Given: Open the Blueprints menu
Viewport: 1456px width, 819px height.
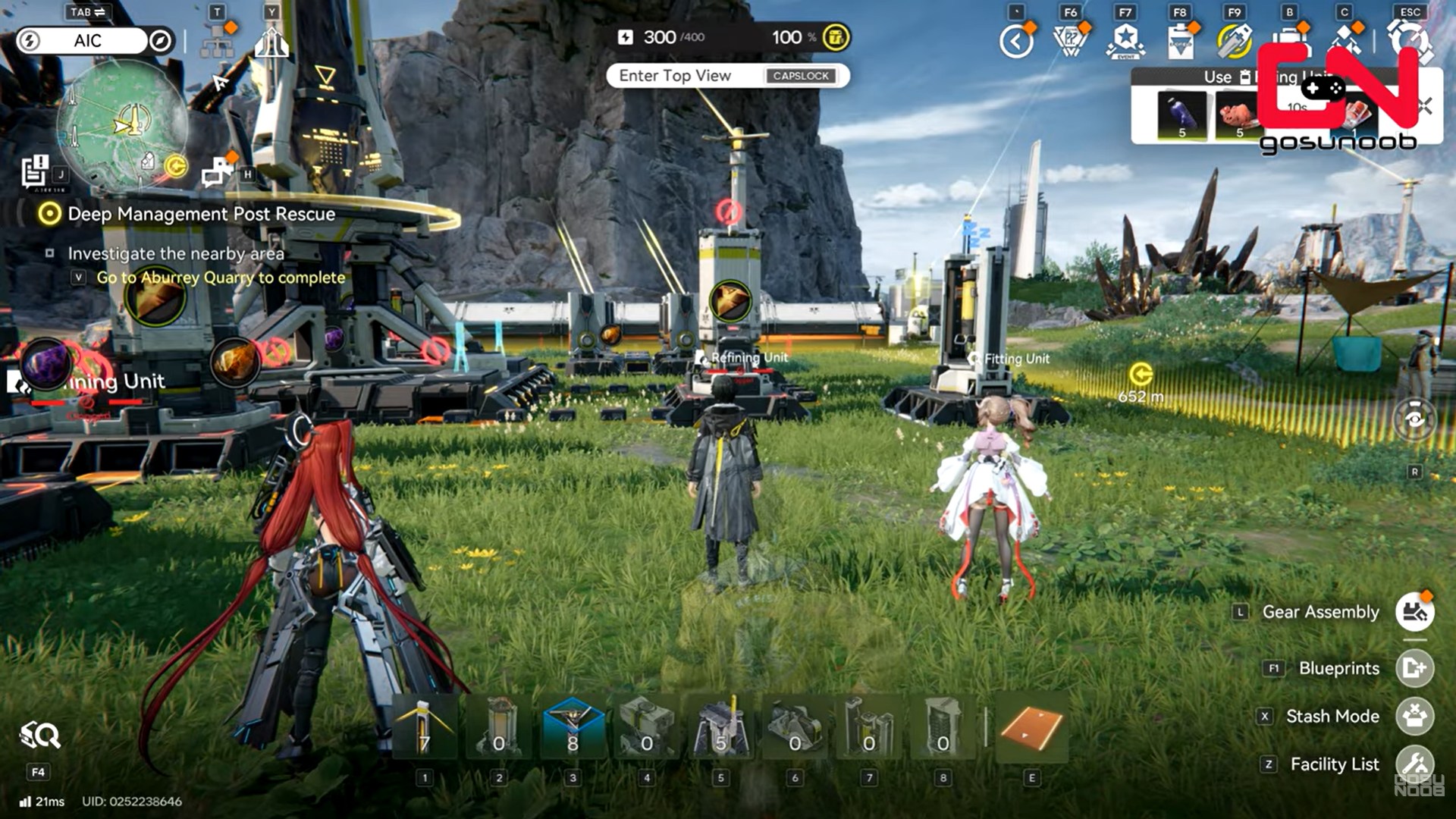Looking at the screenshot, I should (x=1414, y=668).
